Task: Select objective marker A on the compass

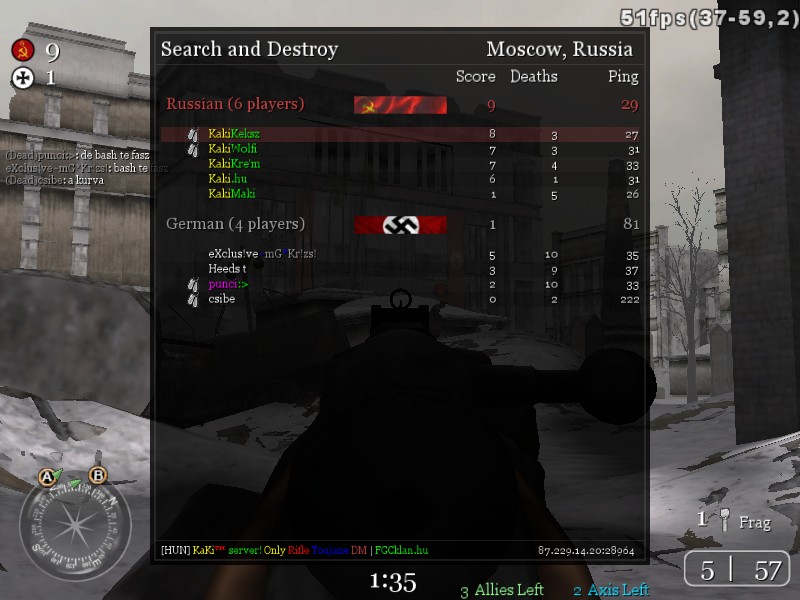Action: coord(46,477)
